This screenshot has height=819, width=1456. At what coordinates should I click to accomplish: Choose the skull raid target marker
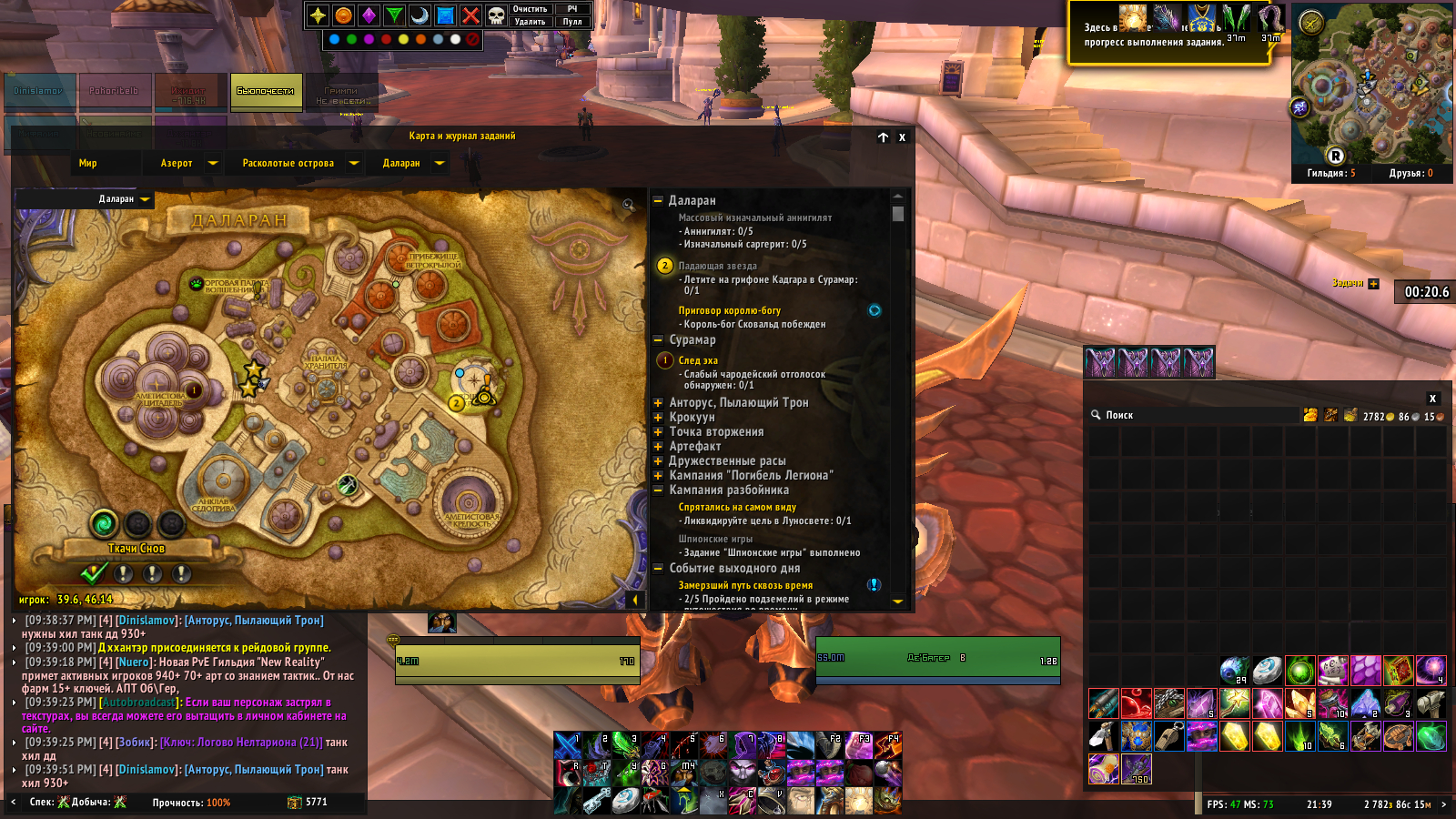(496, 15)
